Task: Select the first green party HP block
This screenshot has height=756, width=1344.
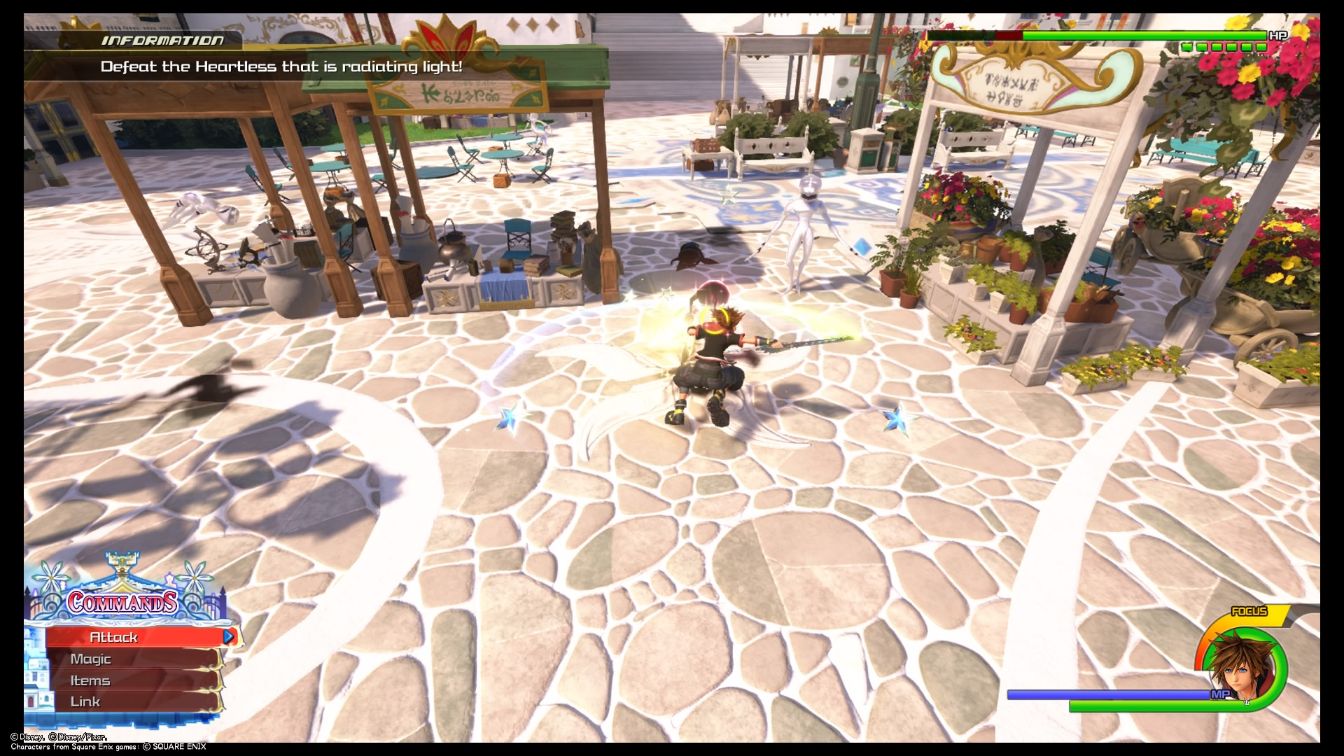Action: (1187, 46)
